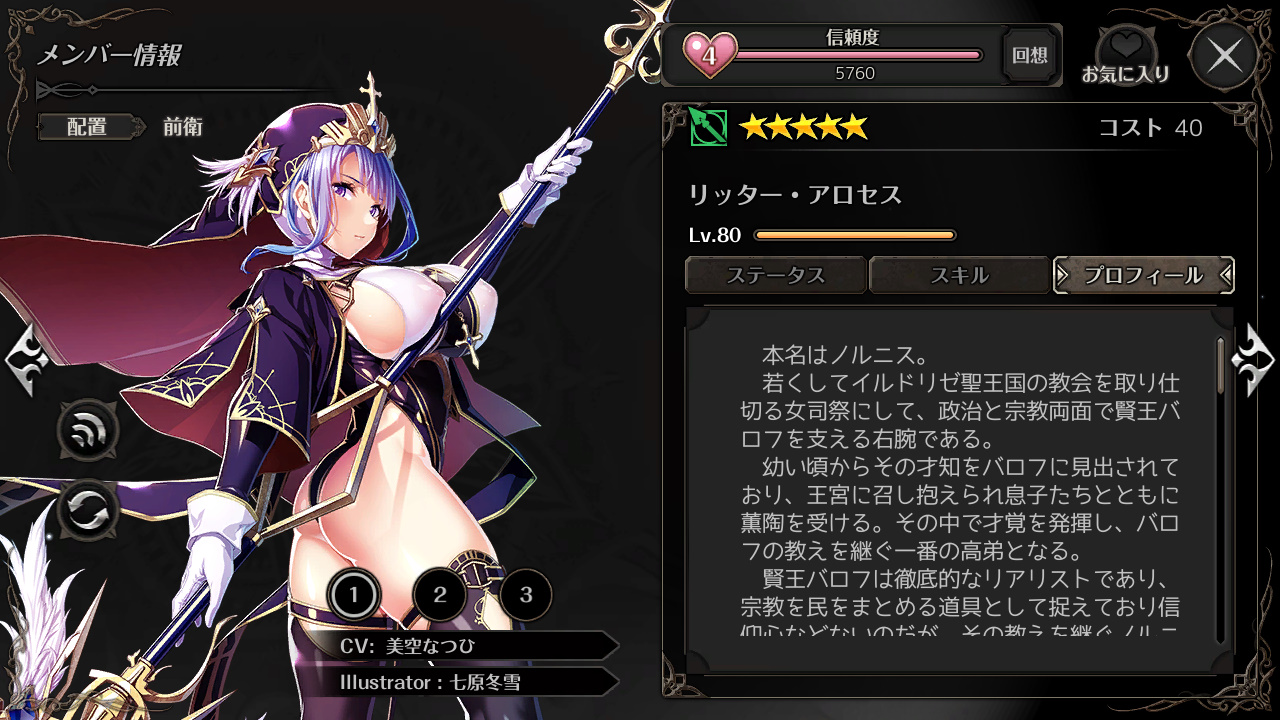This screenshot has width=1280, height=720.
Task: Click the profile text scrollbar
Action: pyautogui.click(x=1220, y=366)
